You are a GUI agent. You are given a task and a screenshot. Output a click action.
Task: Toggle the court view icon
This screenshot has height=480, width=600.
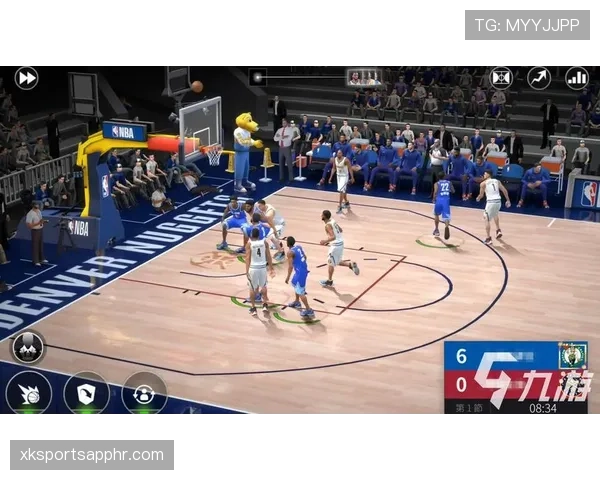click(501, 77)
